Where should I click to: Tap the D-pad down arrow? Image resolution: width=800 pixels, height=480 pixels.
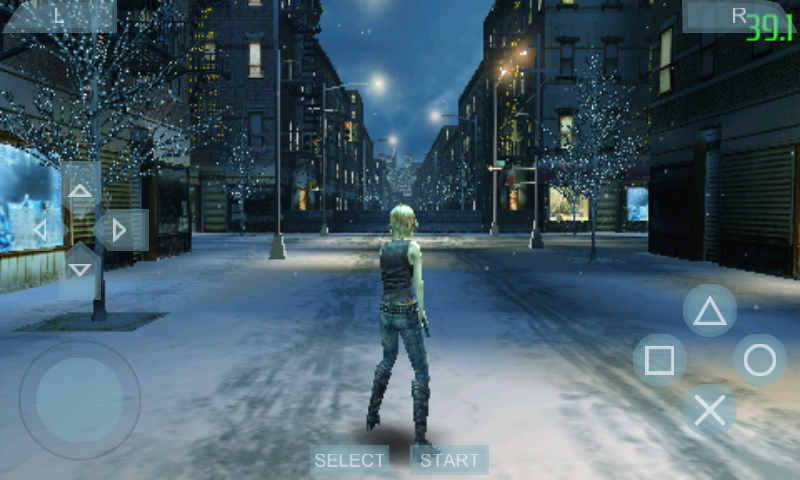point(80,270)
